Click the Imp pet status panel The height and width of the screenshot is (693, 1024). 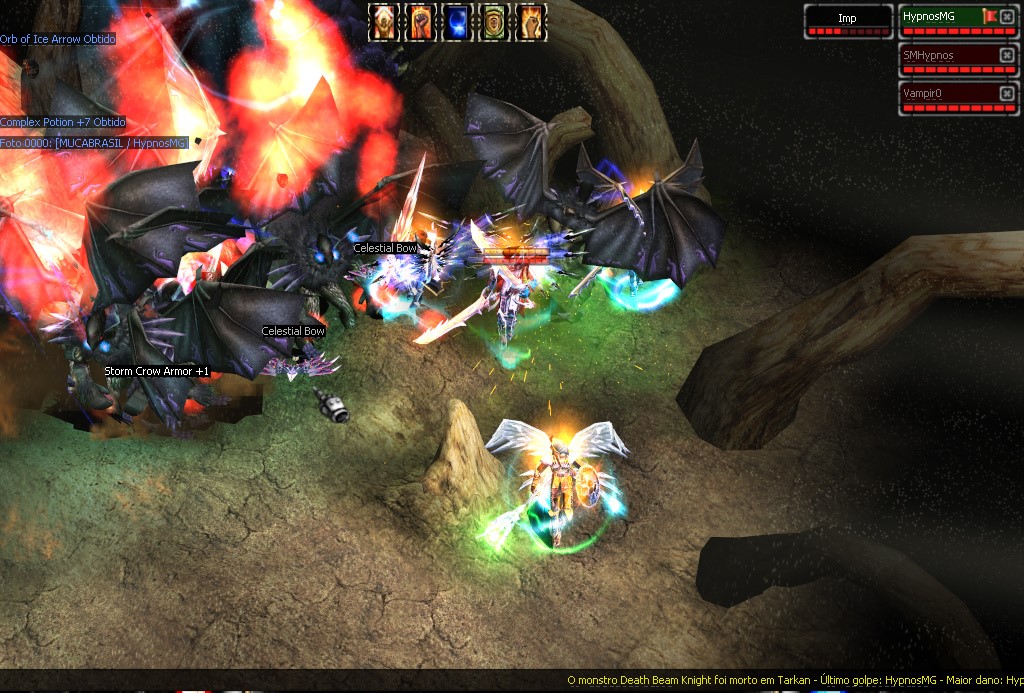tap(848, 20)
